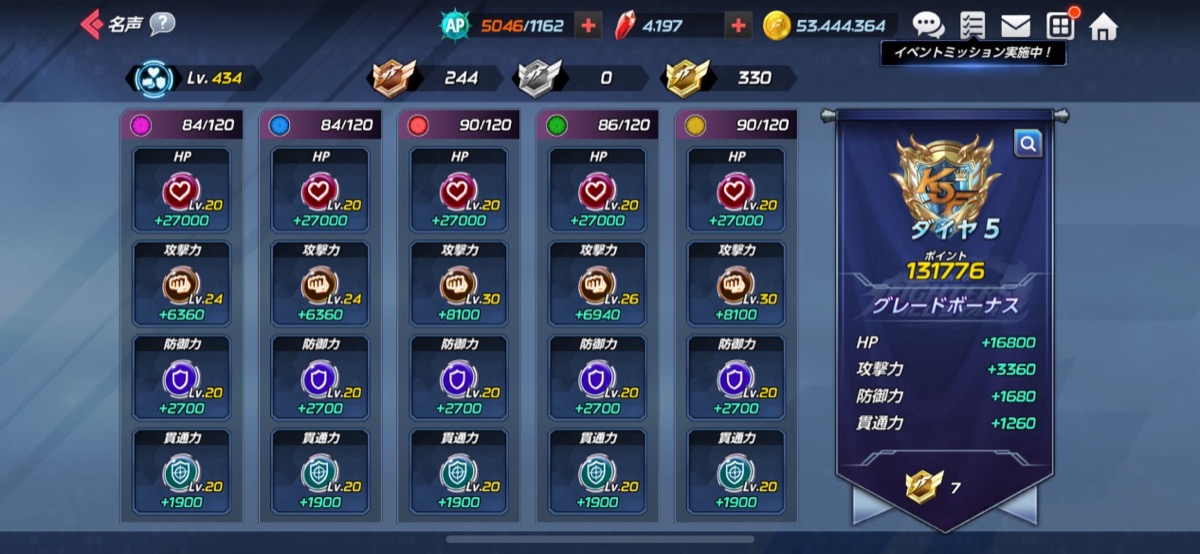Screen dimensions: 1200x554
Task: Open the grid menu icon
Action: point(1059,26)
